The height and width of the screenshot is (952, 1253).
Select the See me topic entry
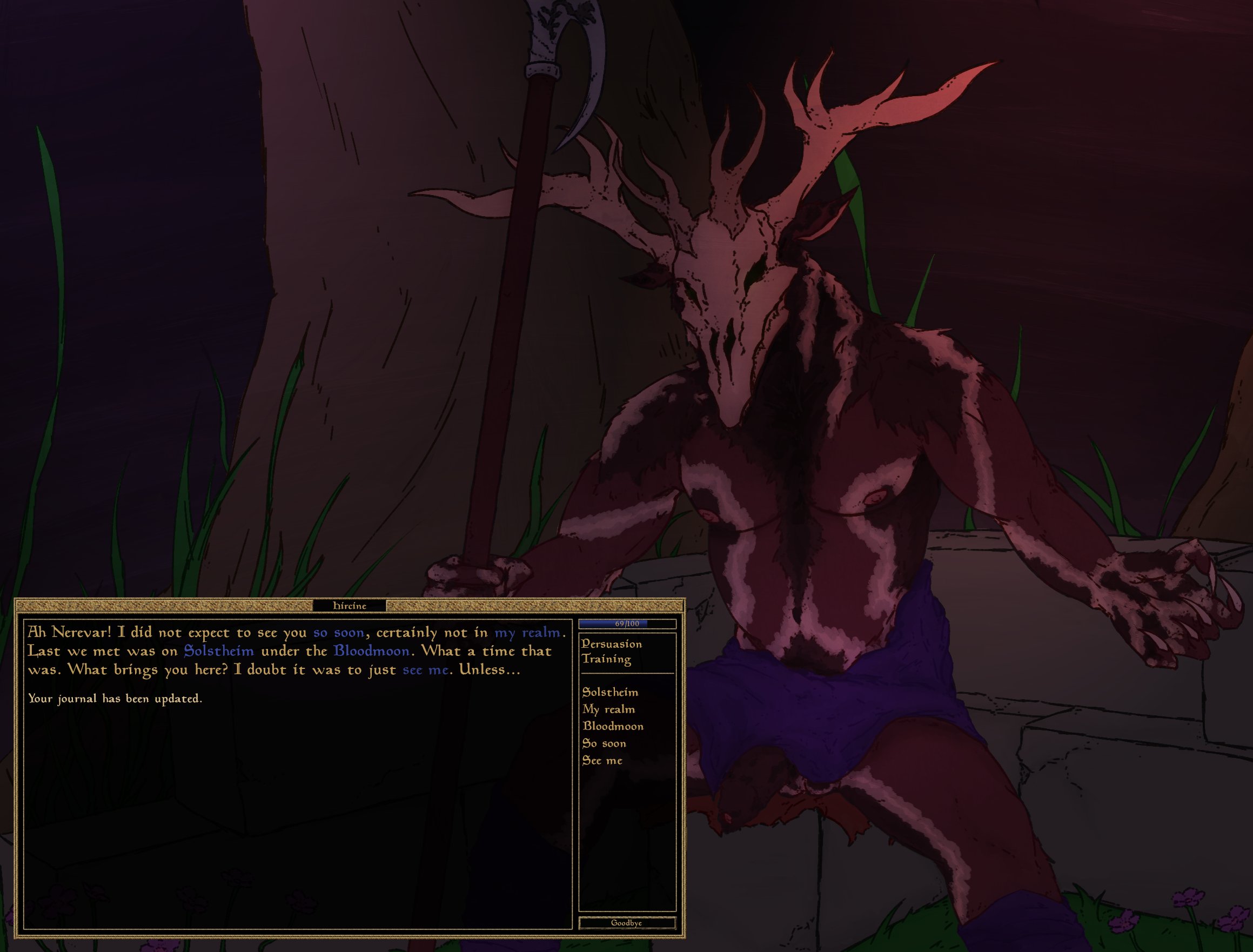coord(602,761)
